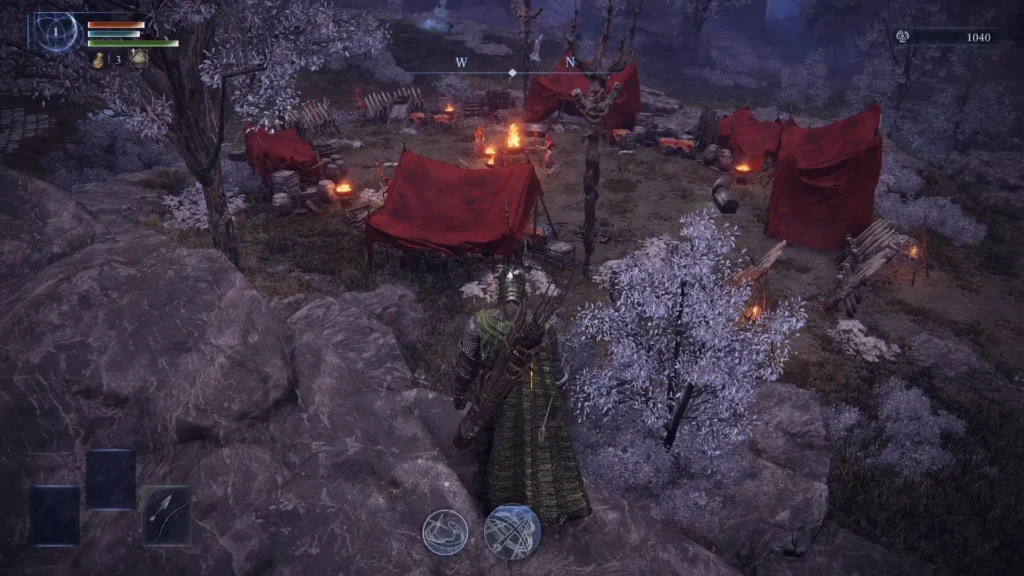1024x576 pixels.
Task: Click the blue level emblem showing 1
Action: pos(57,32)
